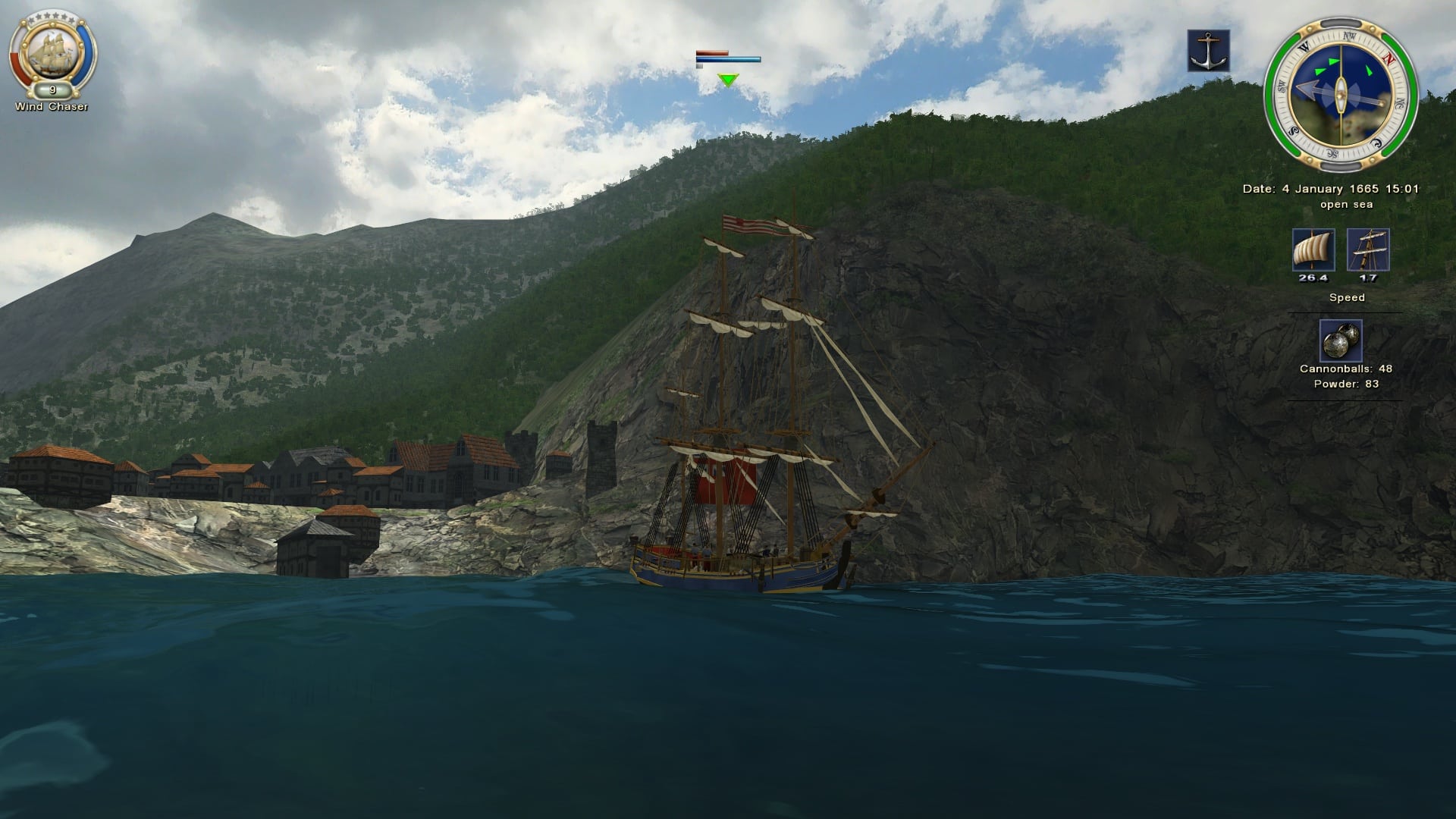1456x819 pixels.
Task: Click the ship mast speed icon
Action: (x=1368, y=250)
